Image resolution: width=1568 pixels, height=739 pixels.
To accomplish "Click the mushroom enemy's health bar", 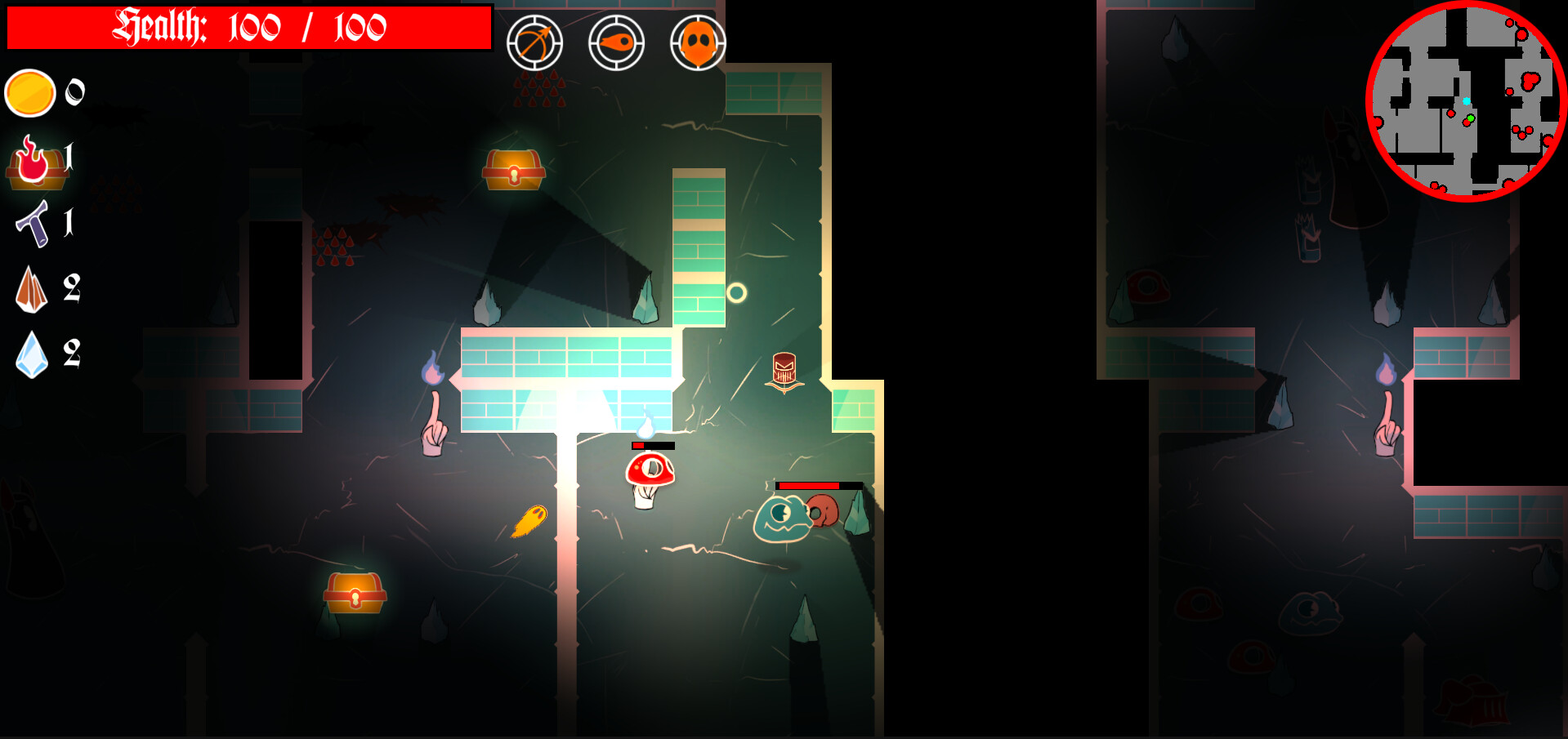I will tap(653, 447).
